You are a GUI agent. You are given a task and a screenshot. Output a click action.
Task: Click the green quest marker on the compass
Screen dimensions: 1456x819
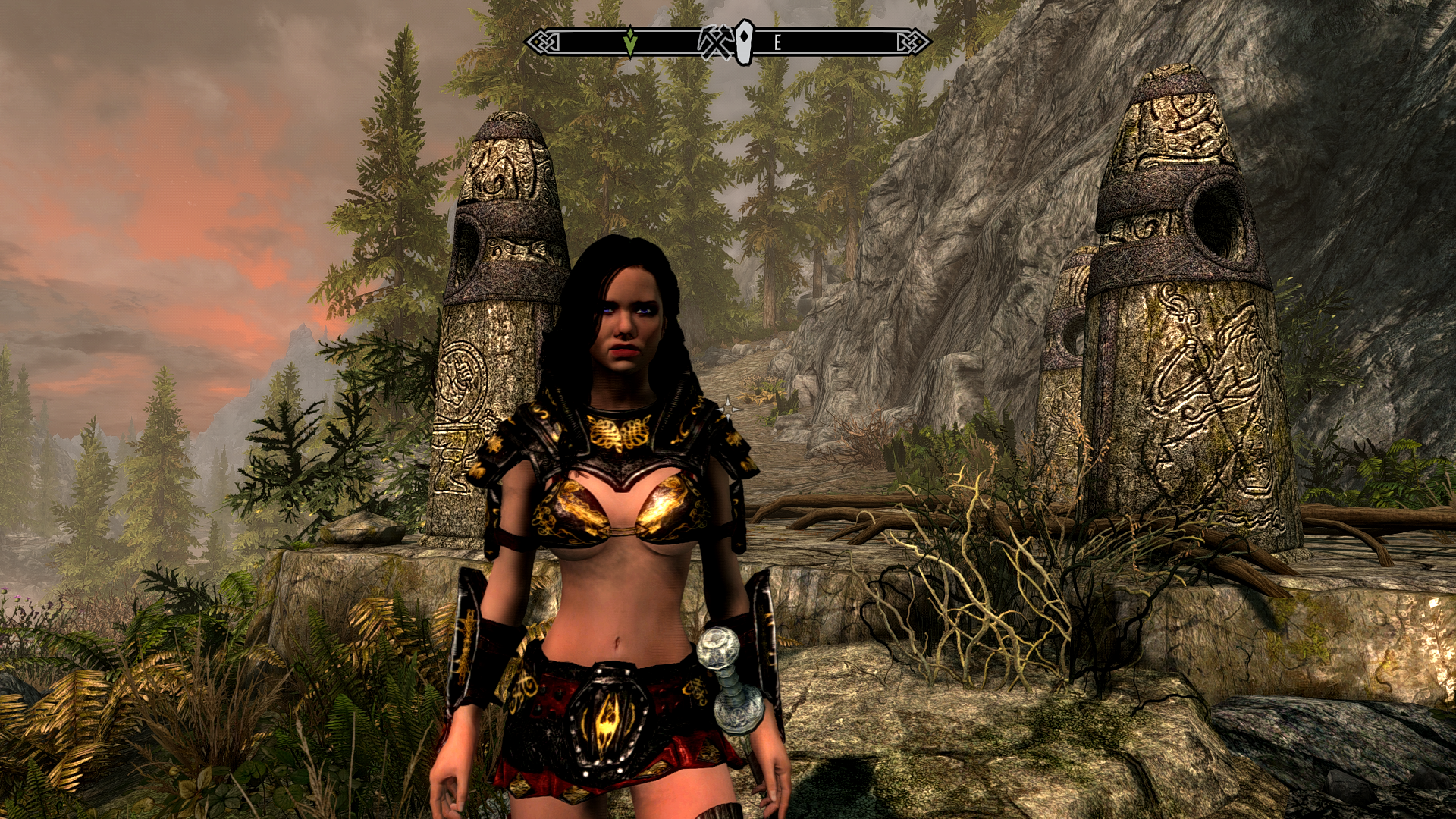tap(629, 42)
